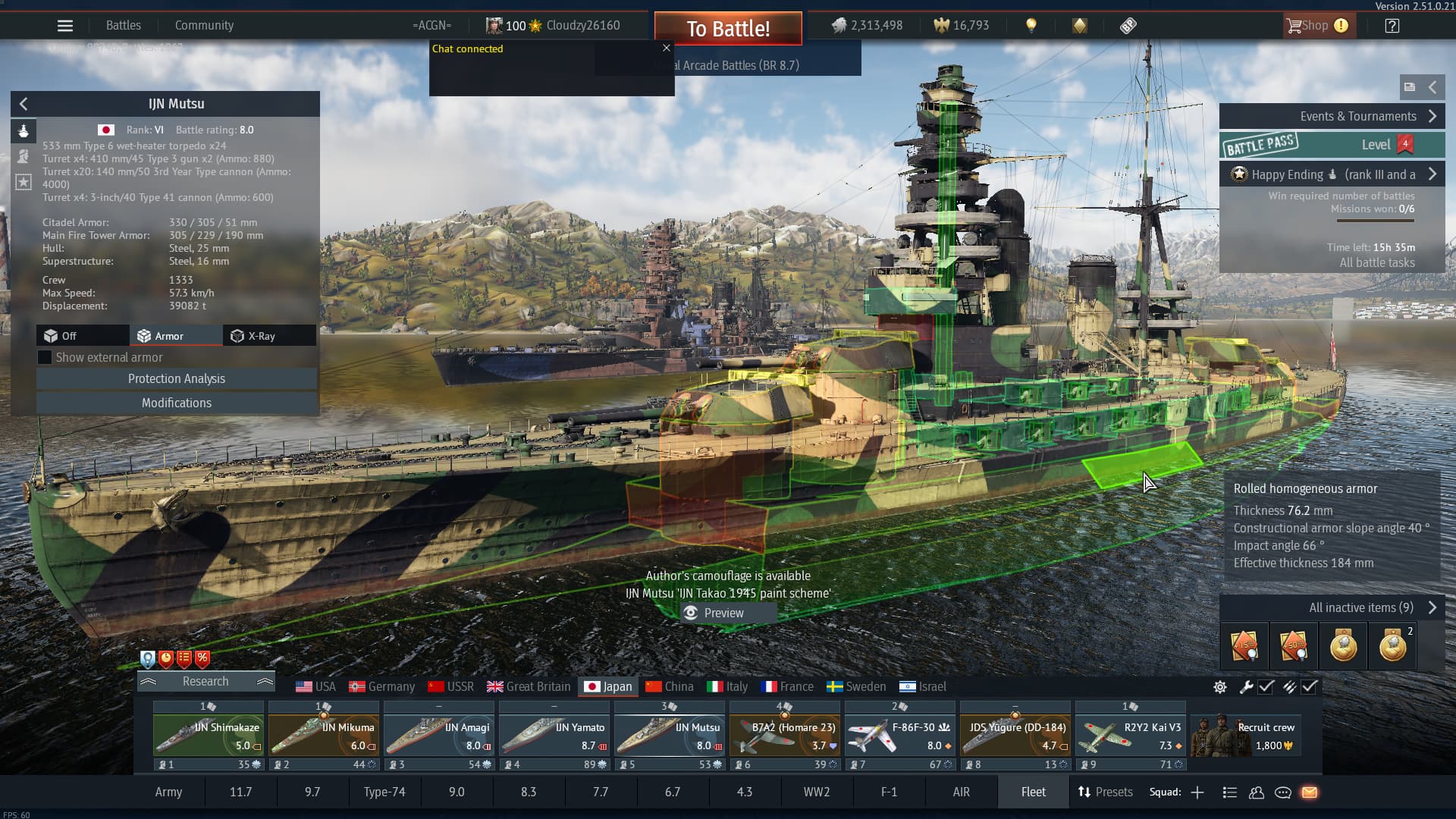
Task: Show All battle tasks
Action: [1376, 262]
